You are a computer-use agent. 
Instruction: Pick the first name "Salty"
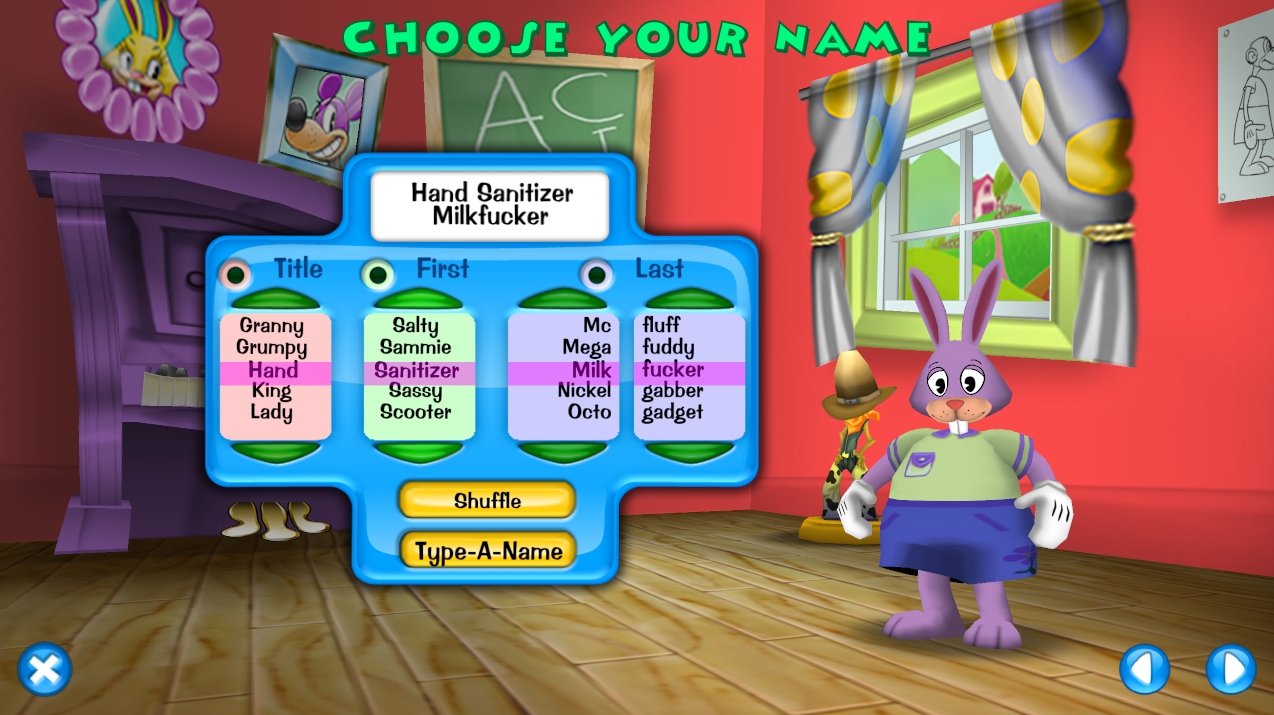point(416,326)
